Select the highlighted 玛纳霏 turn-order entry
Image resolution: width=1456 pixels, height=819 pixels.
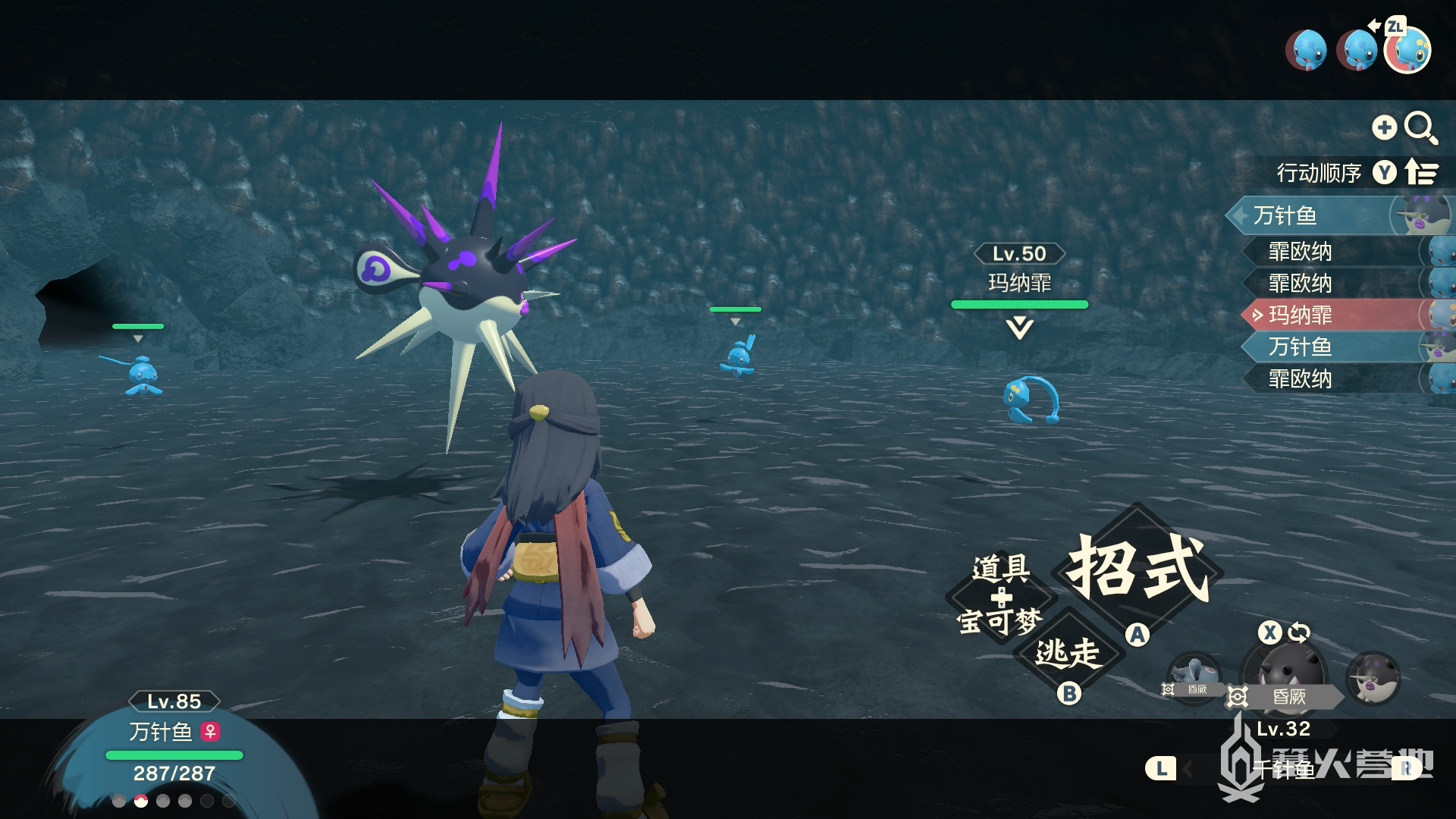[1335, 315]
